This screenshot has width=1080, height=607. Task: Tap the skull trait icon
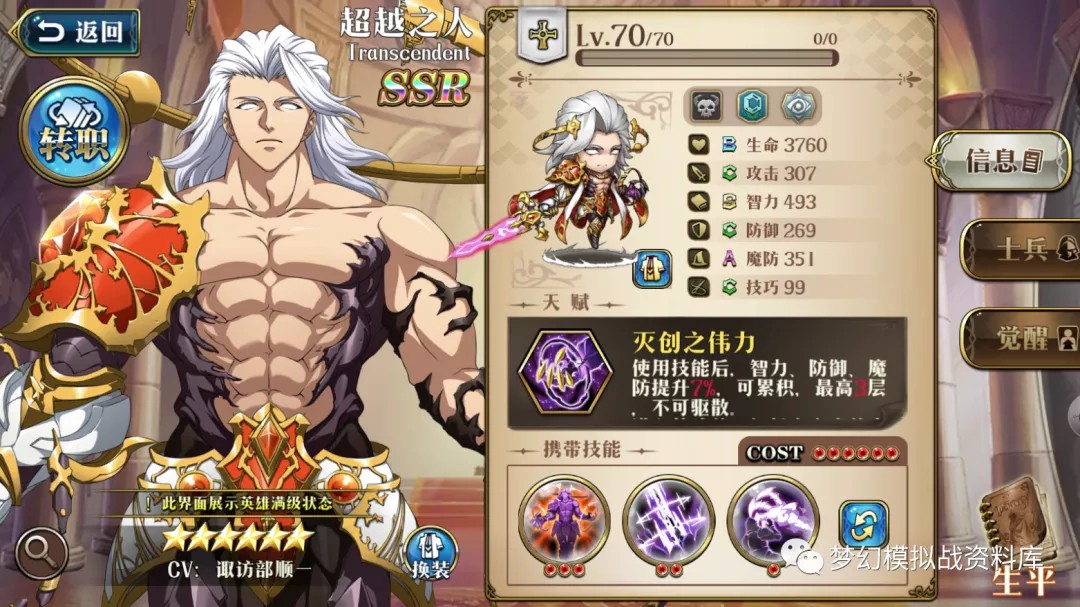pos(707,105)
